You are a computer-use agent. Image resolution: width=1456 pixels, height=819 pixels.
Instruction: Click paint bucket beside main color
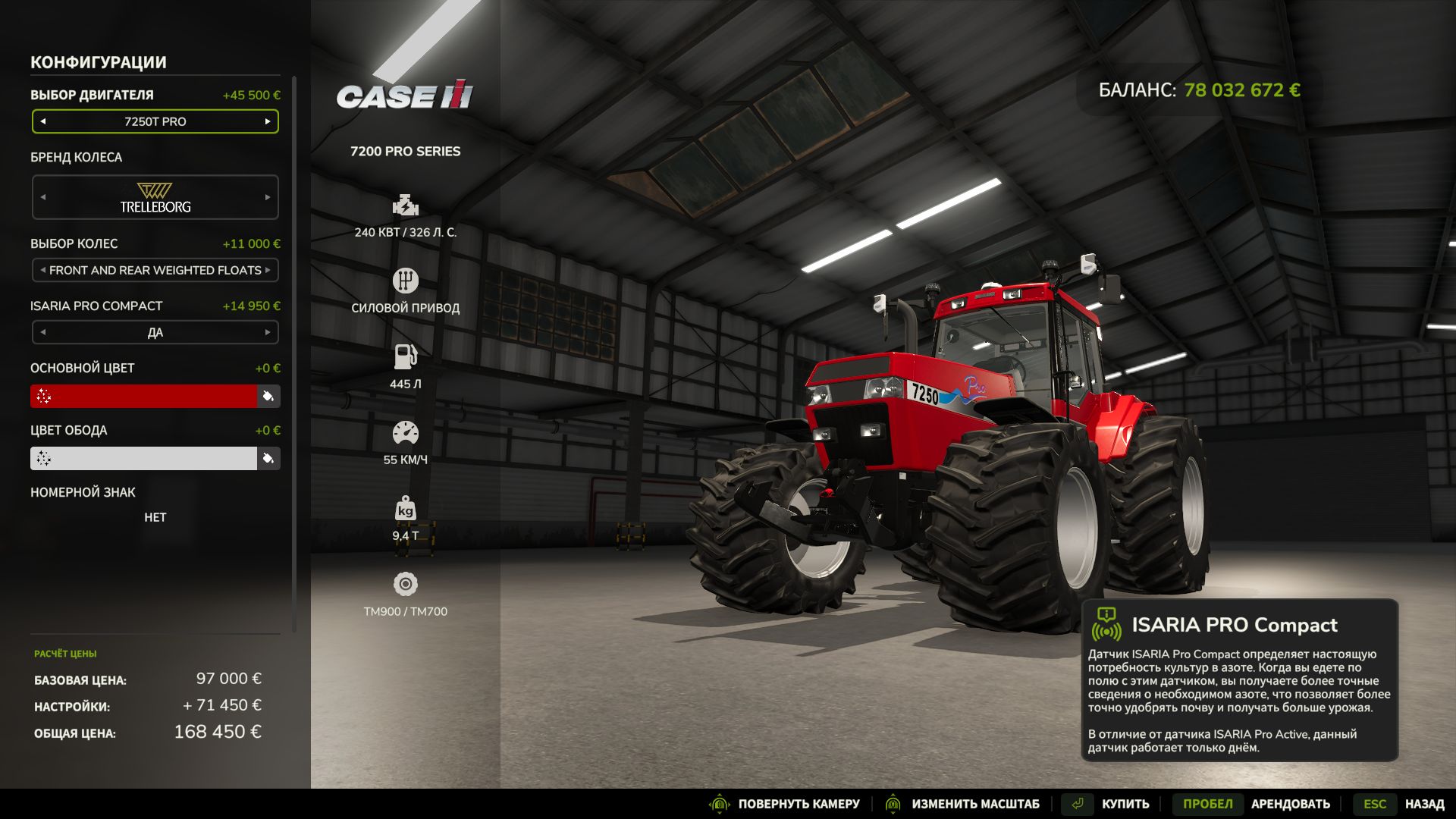point(268,396)
